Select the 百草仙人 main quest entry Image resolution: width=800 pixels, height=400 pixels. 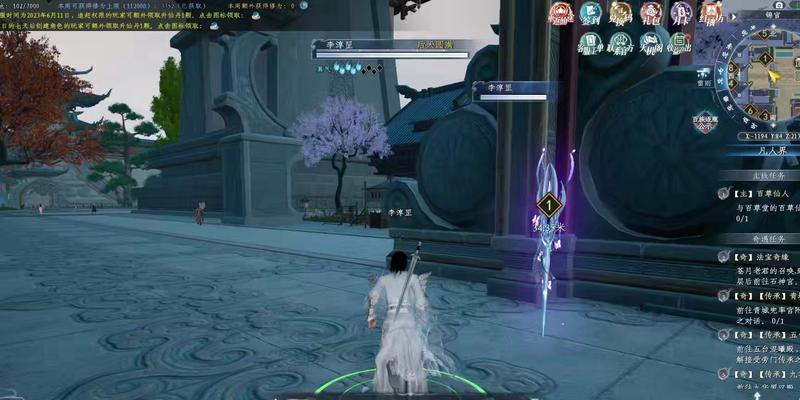(760, 193)
